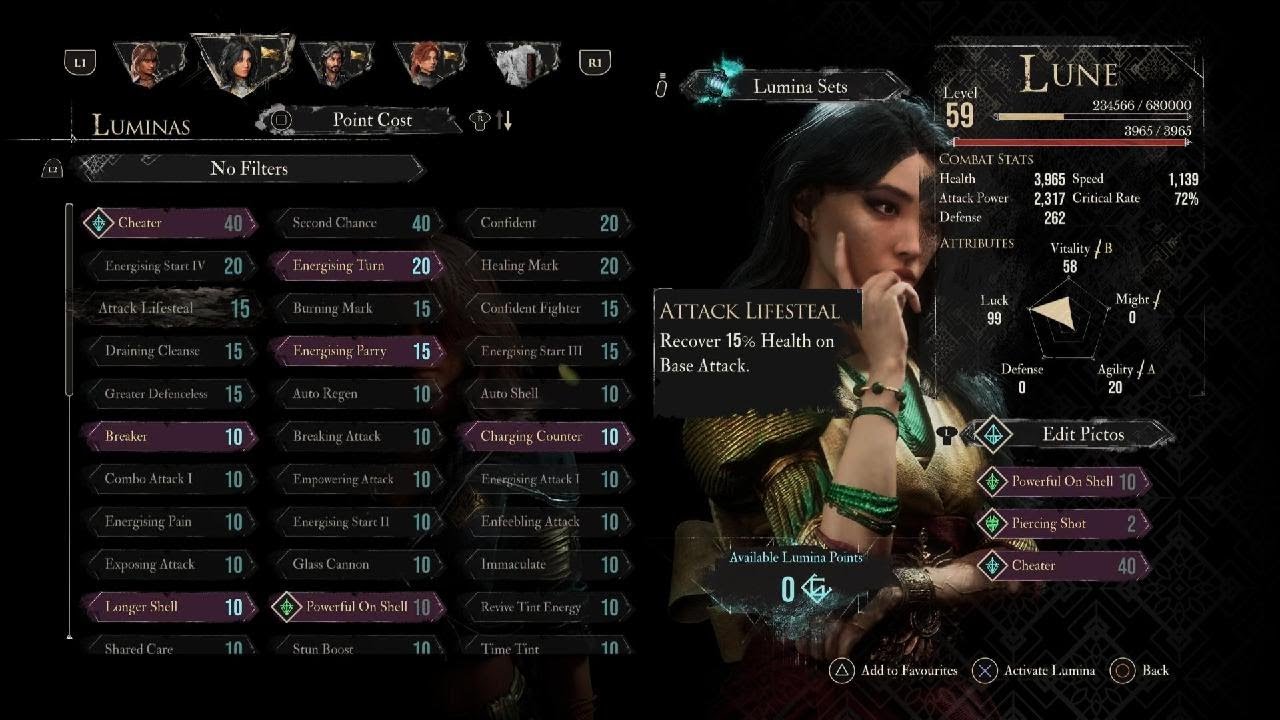
Task: Select the Charging Counter lumina
Action: [x=543, y=436]
